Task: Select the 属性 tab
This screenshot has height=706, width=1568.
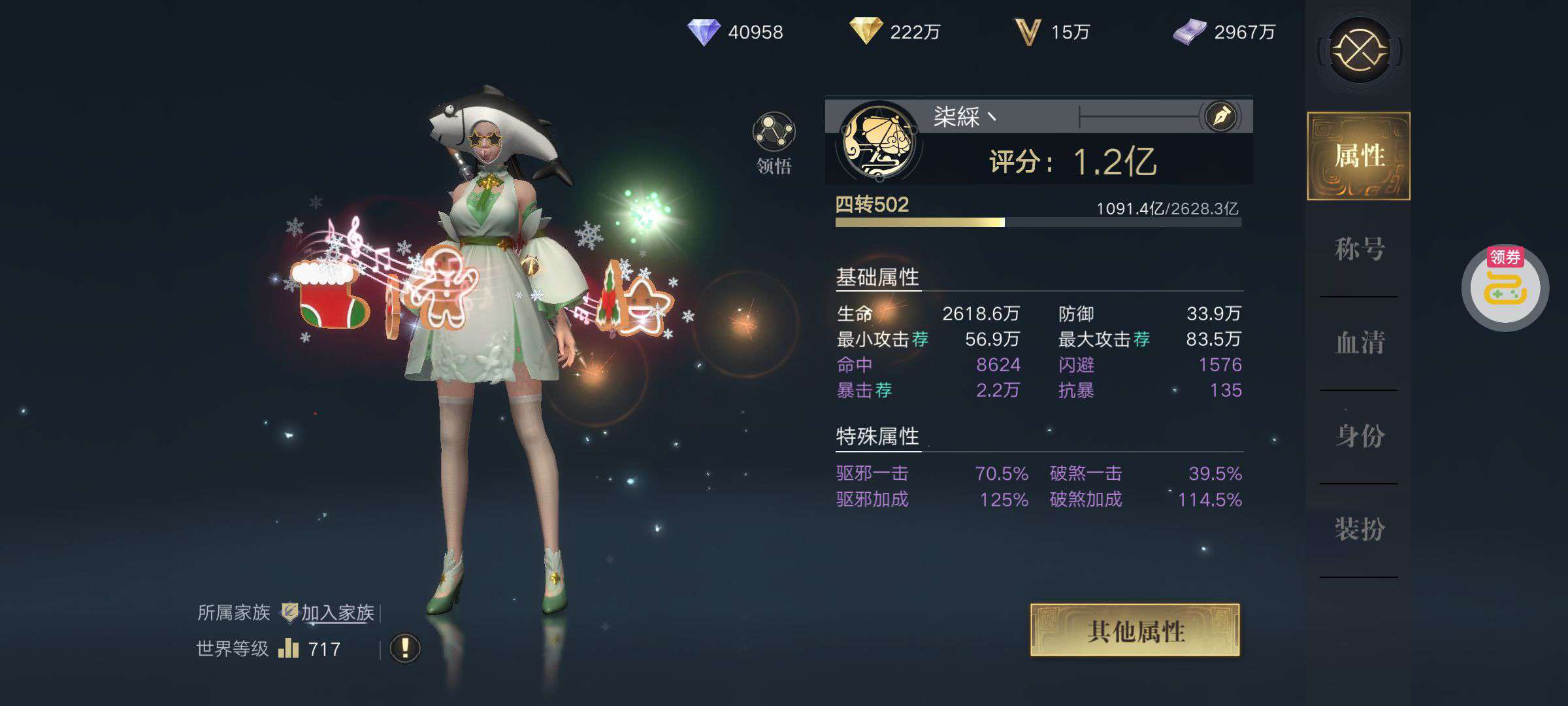Action: 1359,156
